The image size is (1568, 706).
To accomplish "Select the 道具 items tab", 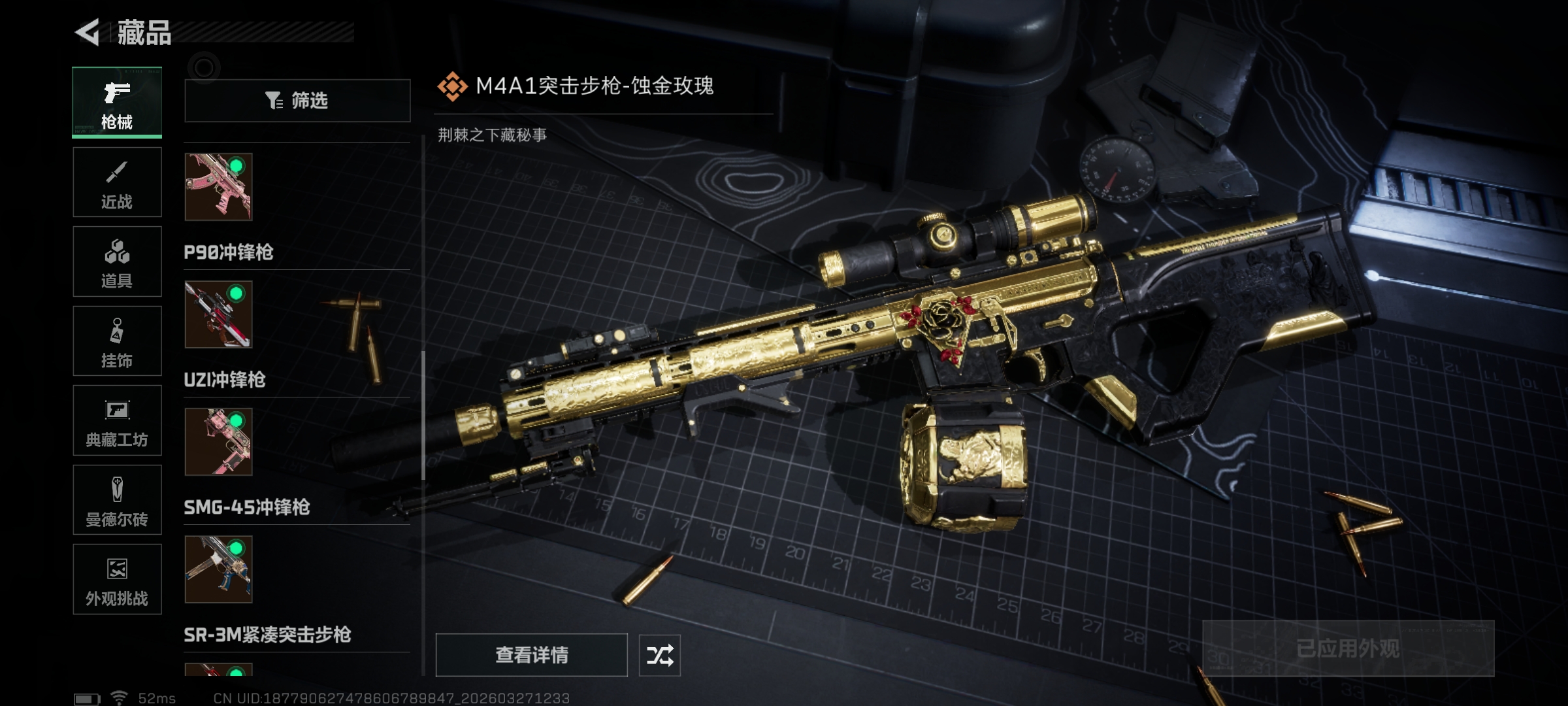I will pos(117,261).
